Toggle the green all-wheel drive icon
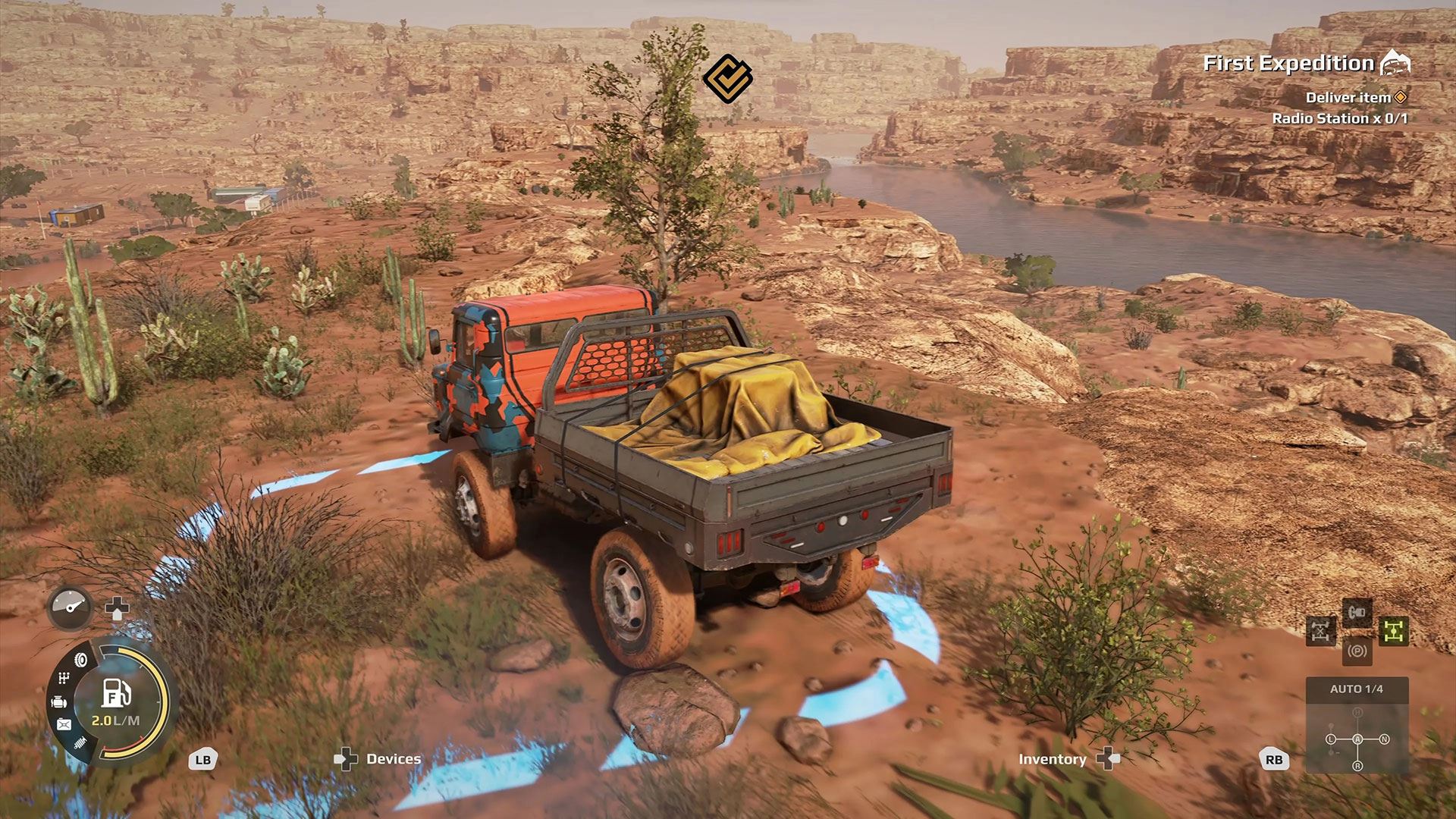The width and height of the screenshot is (1456, 819). (1393, 631)
